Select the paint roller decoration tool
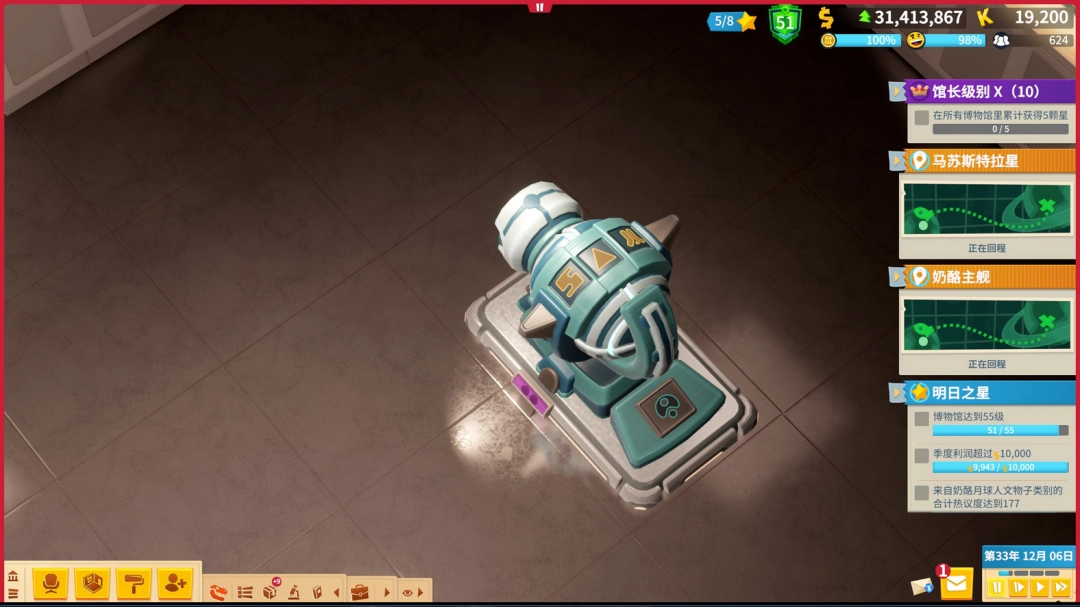The image size is (1080, 607). pos(133,583)
